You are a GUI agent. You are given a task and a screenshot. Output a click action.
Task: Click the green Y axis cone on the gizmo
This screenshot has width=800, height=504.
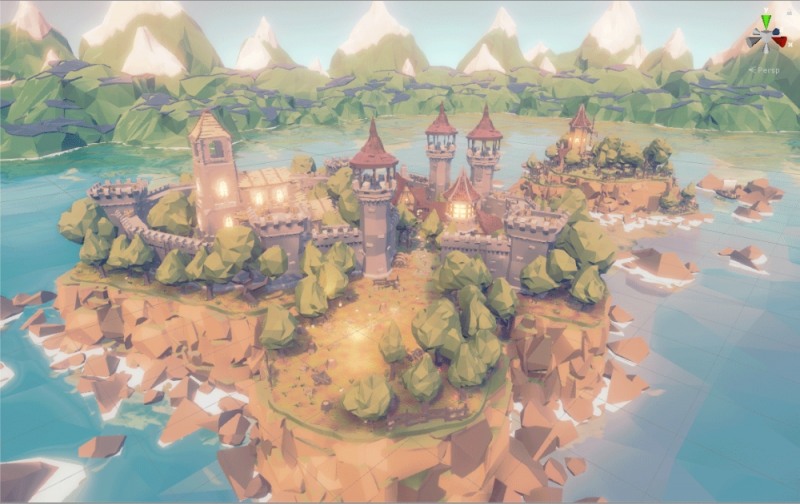point(766,21)
